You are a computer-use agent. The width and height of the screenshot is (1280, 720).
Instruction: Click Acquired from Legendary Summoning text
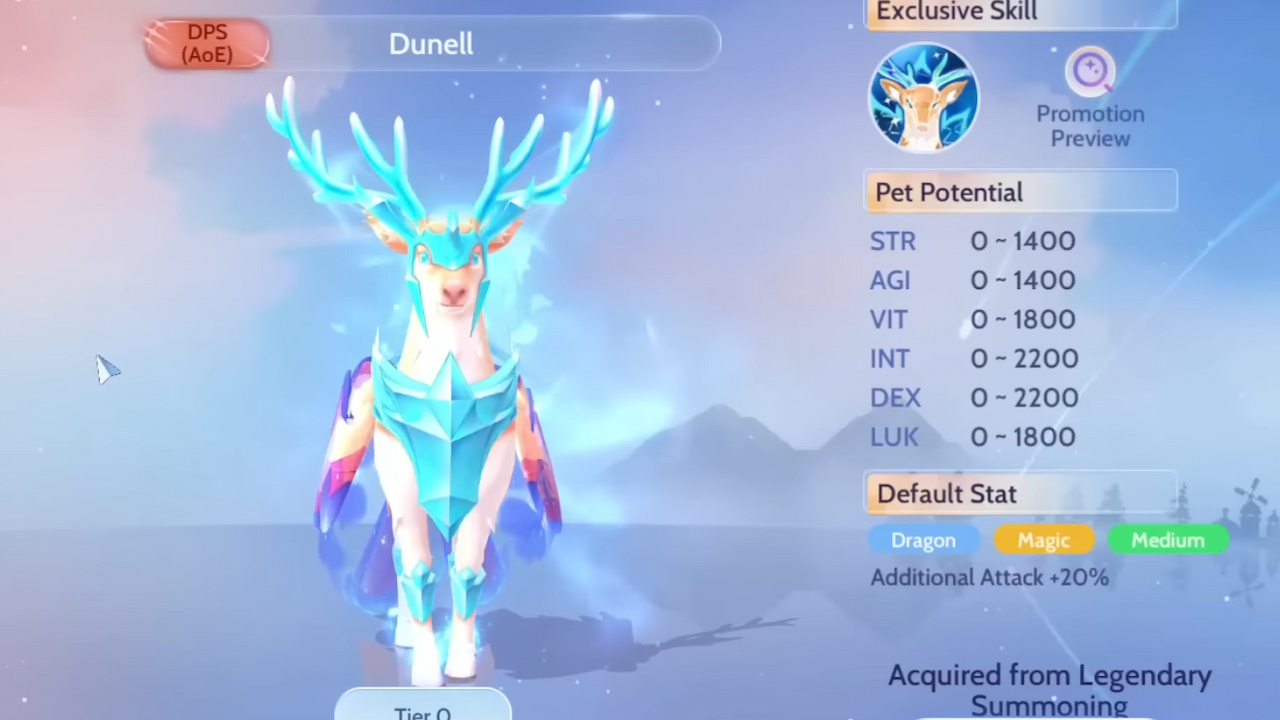1049,689
